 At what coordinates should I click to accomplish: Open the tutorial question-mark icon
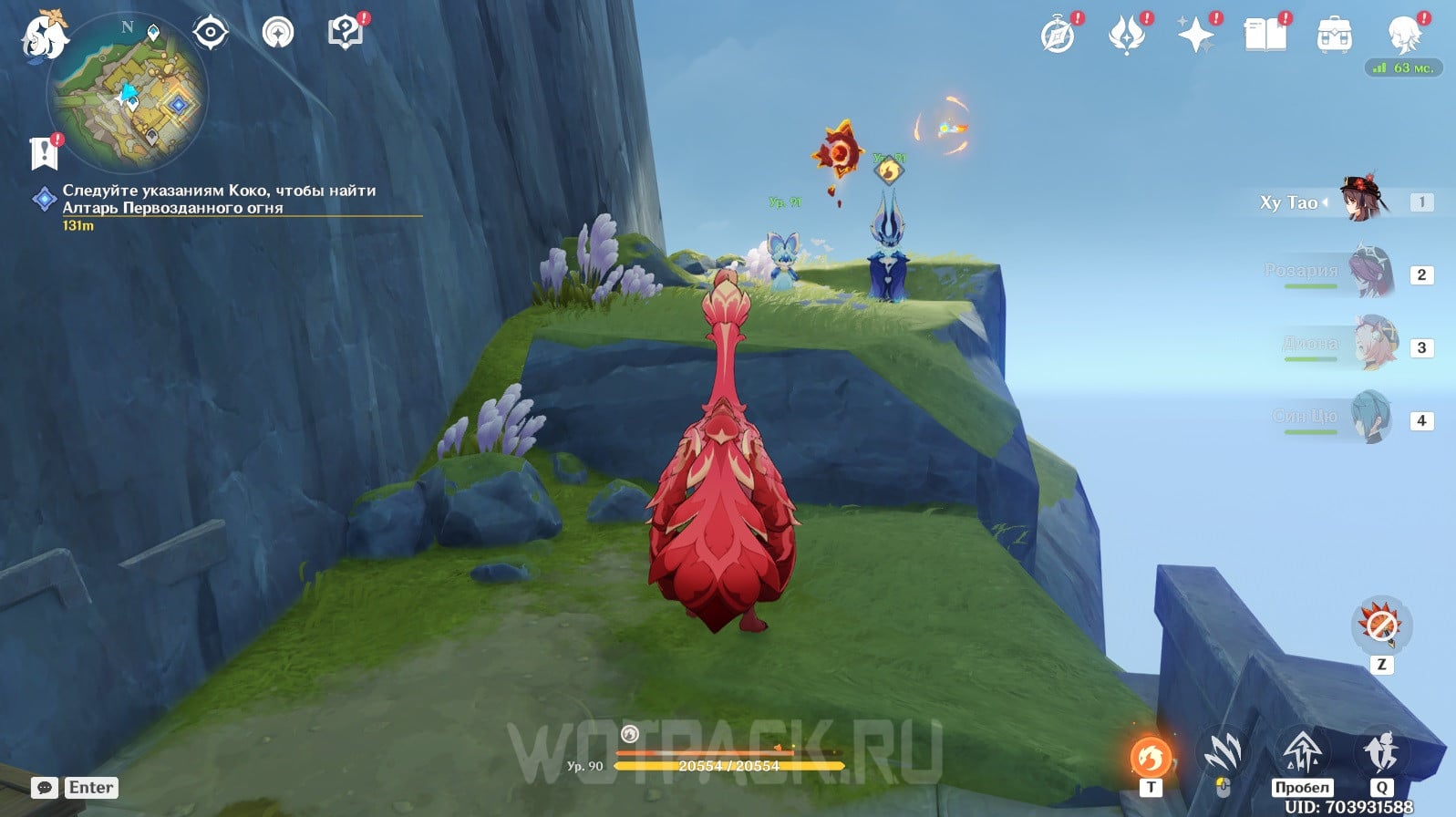345,33
